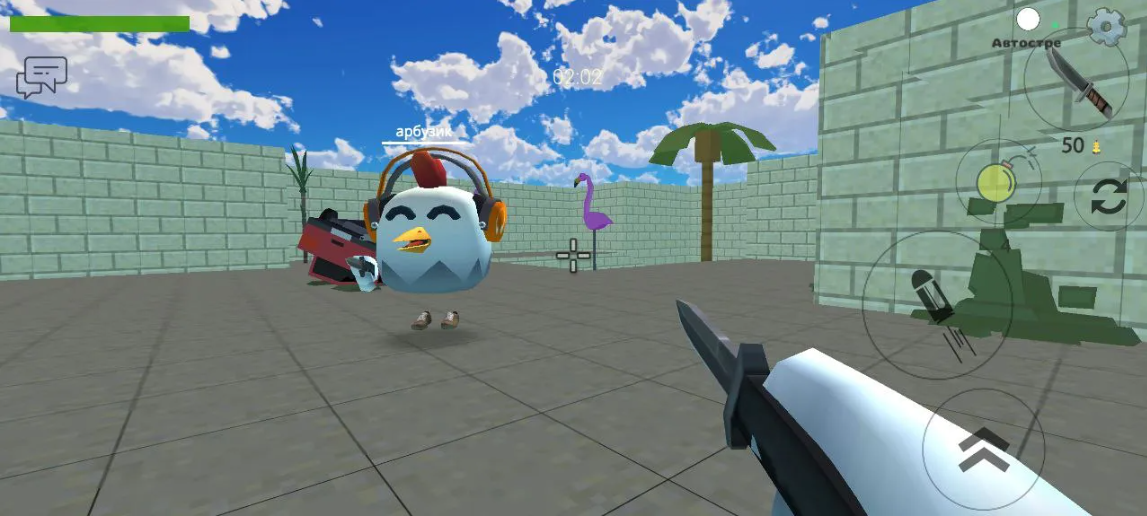Open the chat bubble icon
Viewport: 1147px width, 516px height.
click(x=41, y=76)
